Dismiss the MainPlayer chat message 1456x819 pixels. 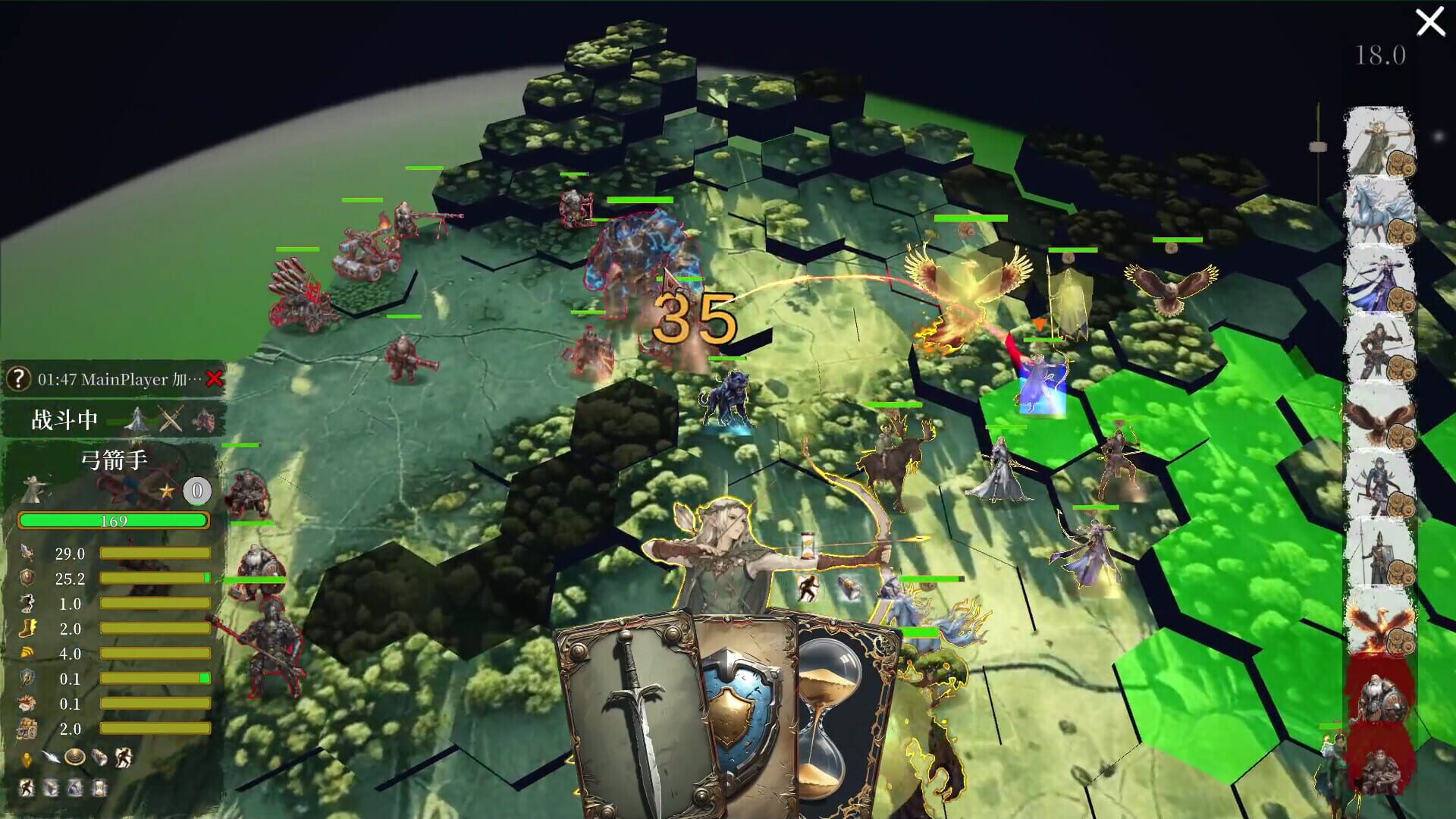pyautogui.click(x=215, y=379)
